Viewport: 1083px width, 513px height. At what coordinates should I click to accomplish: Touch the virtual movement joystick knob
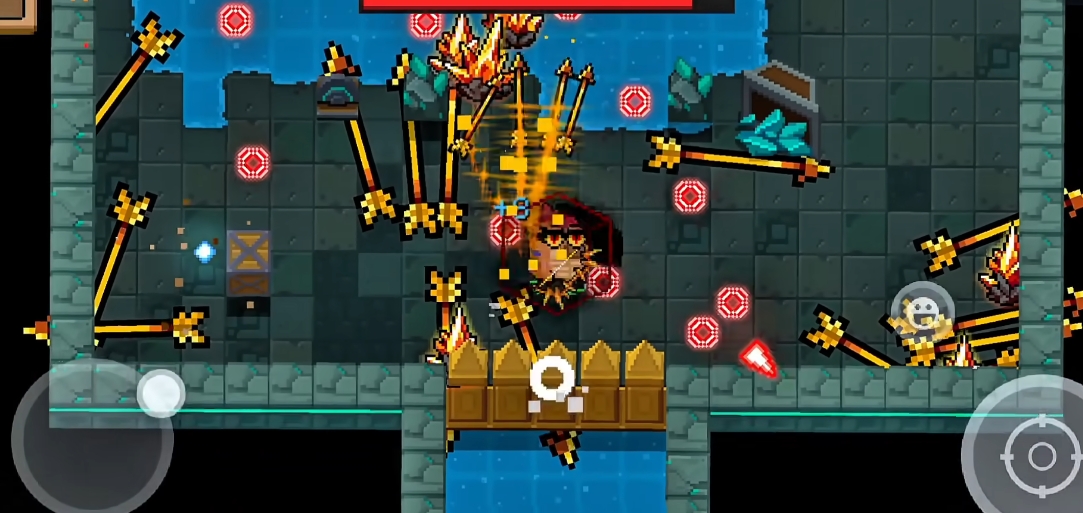[160, 392]
